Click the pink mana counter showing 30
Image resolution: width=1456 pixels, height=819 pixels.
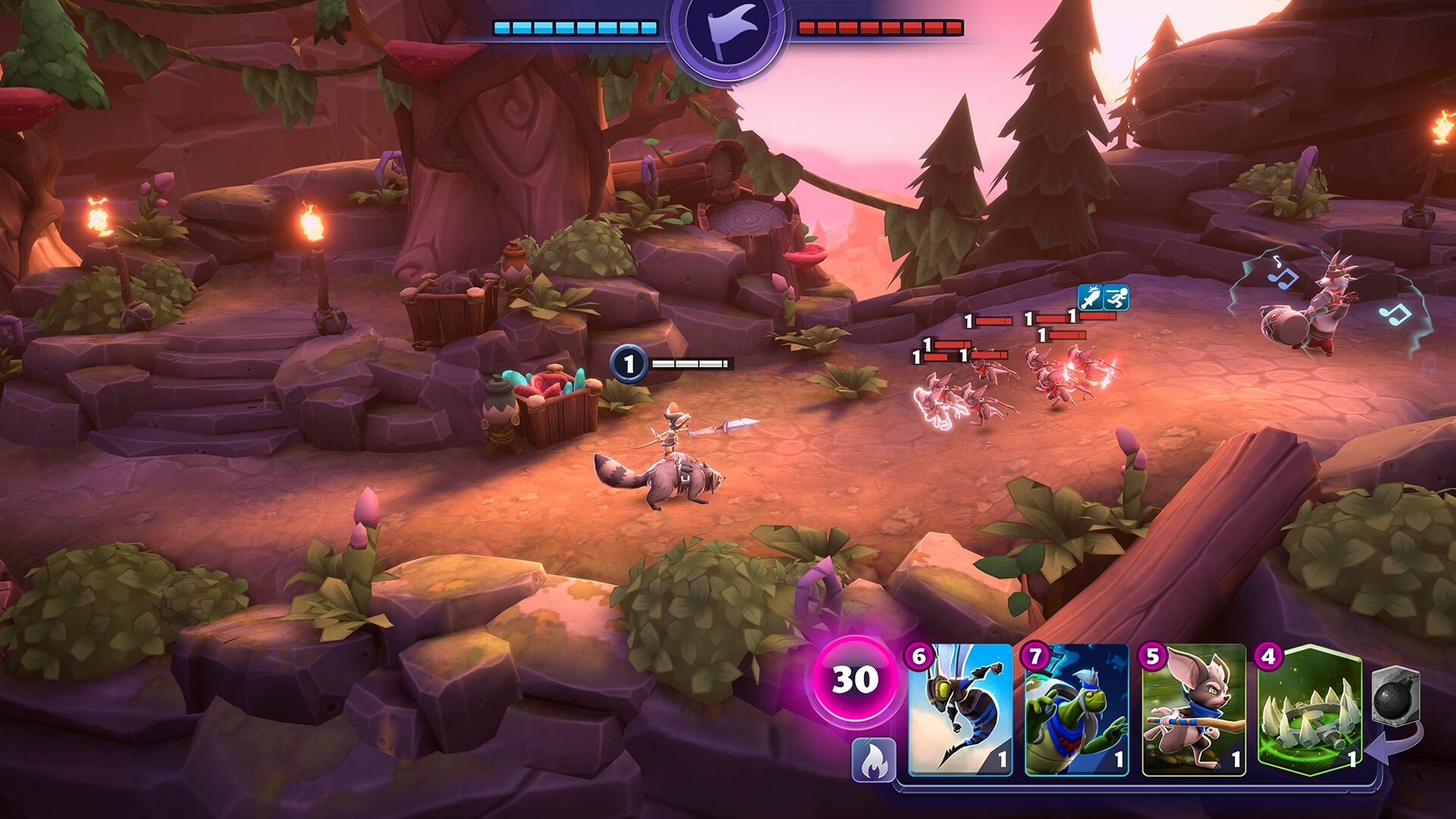[856, 680]
